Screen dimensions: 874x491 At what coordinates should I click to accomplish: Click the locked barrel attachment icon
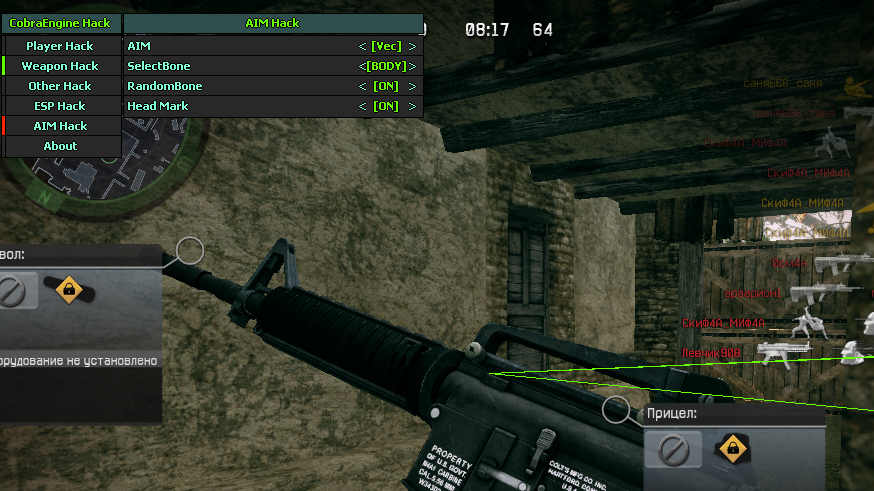[68, 290]
